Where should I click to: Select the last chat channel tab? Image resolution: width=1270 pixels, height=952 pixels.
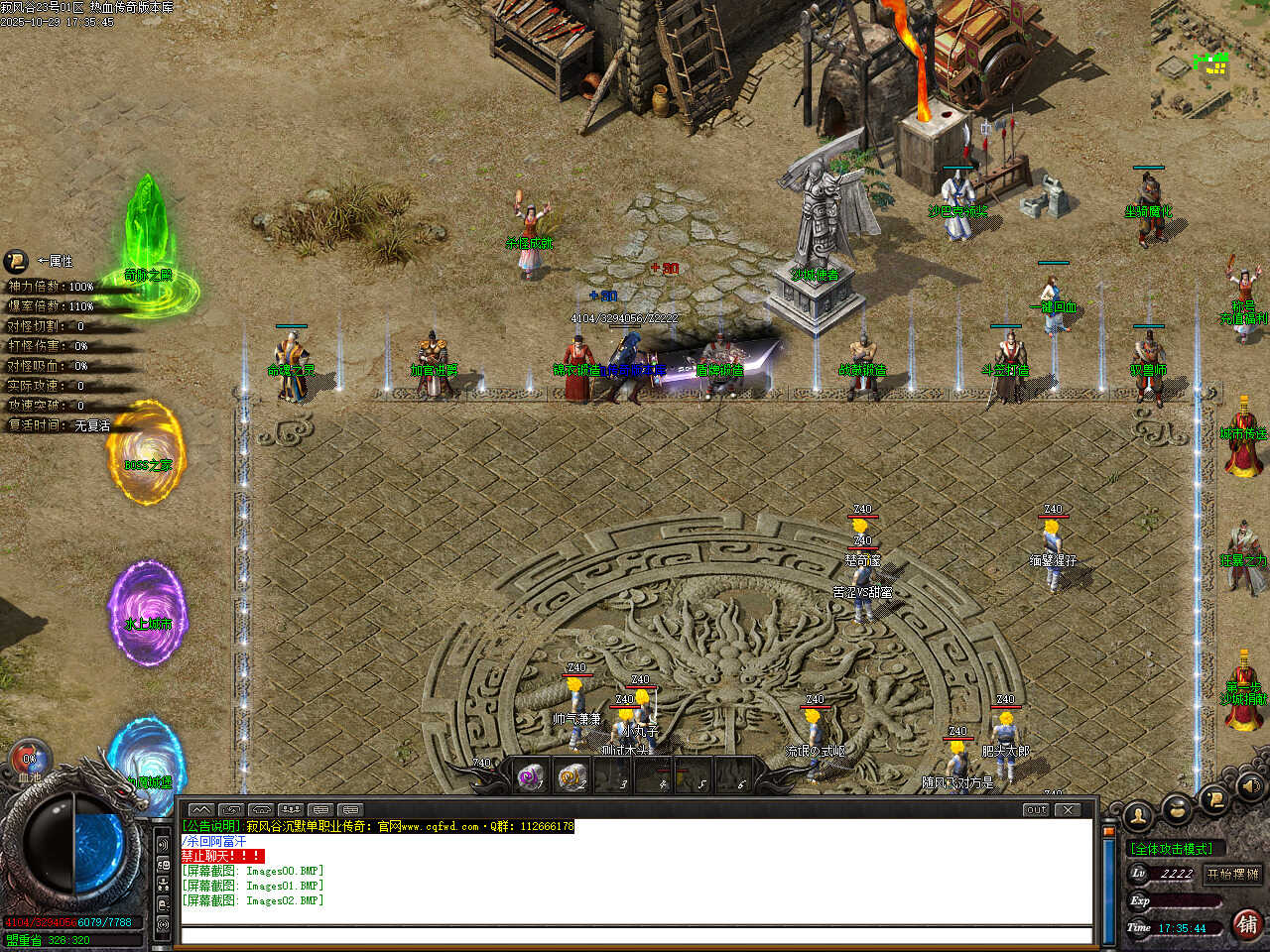click(x=350, y=809)
